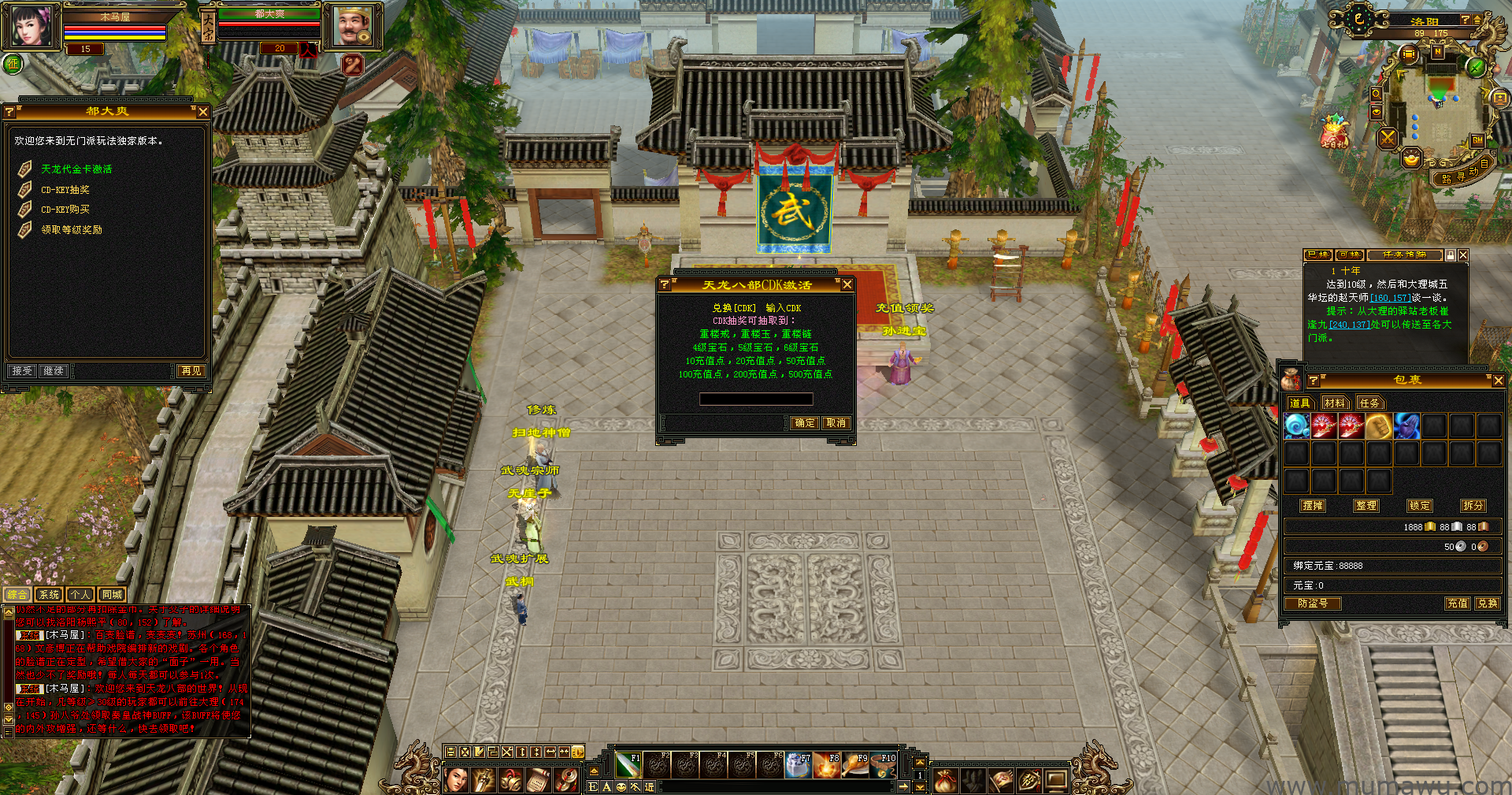Click the CDK code input field

(x=756, y=399)
